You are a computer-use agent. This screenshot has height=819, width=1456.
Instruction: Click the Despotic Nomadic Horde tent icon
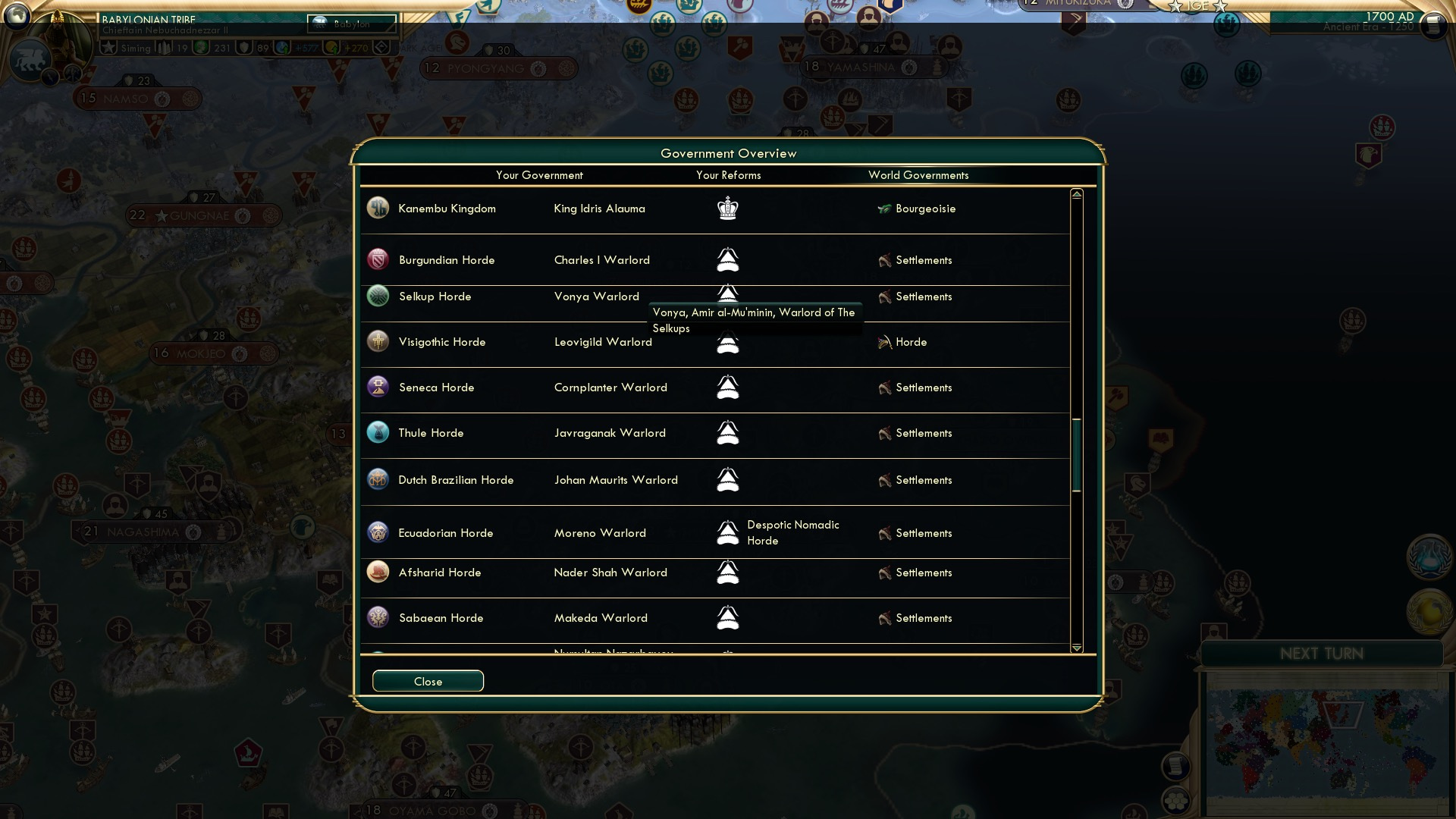click(727, 532)
